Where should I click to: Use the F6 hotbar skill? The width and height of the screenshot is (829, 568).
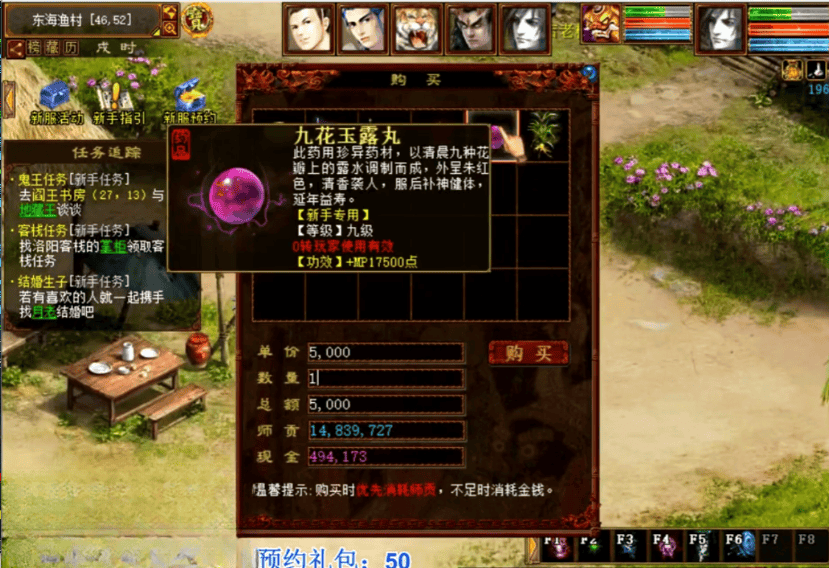(x=737, y=547)
